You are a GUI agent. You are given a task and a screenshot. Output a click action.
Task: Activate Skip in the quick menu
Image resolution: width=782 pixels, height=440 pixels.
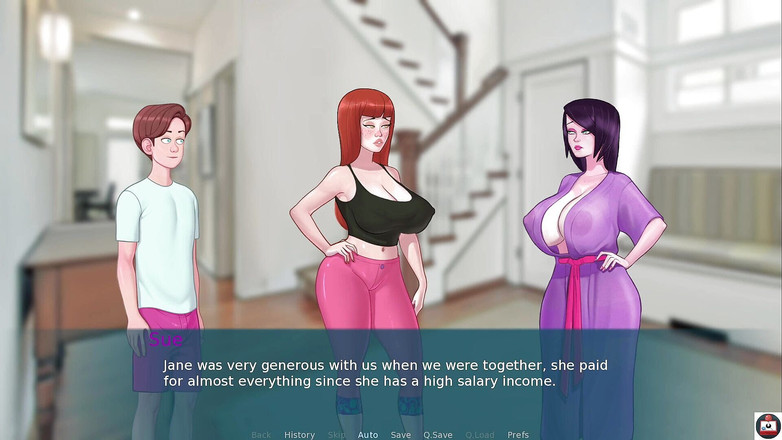[337, 435]
